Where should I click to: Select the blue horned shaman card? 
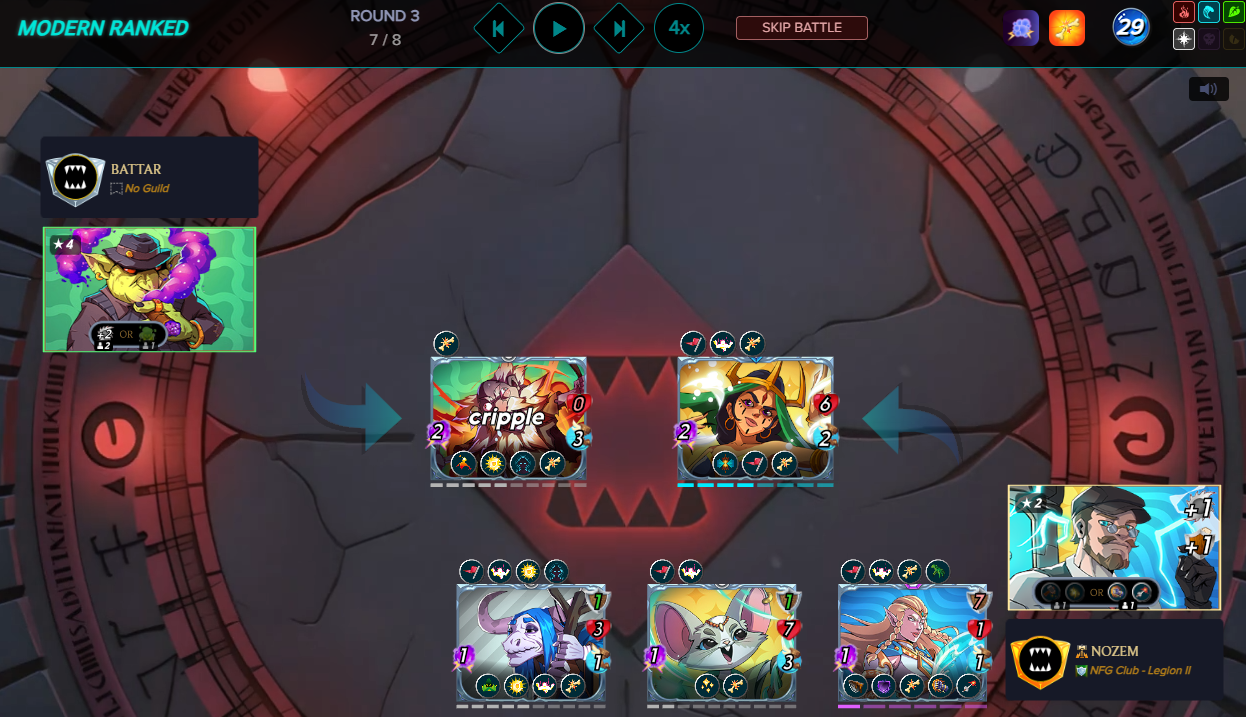[x=531, y=642]
